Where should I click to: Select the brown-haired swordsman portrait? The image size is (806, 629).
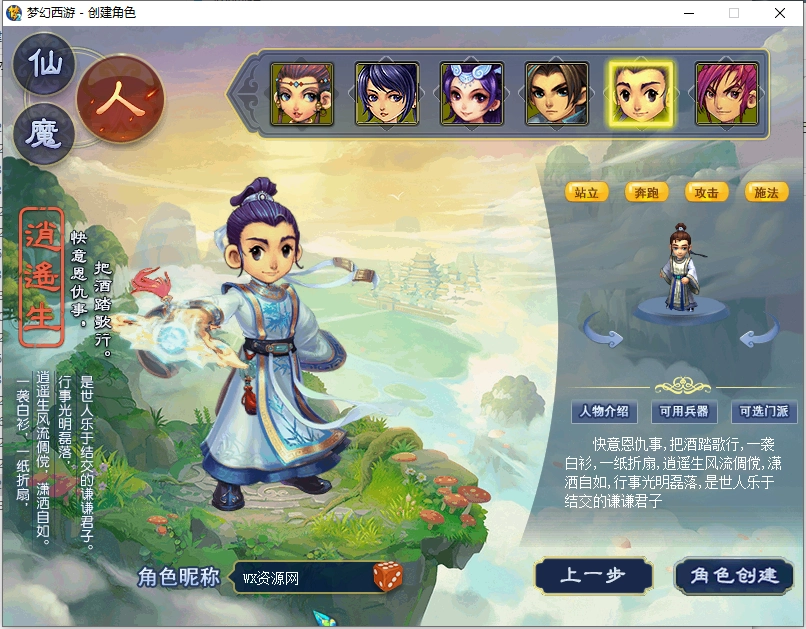coord(557,94)
